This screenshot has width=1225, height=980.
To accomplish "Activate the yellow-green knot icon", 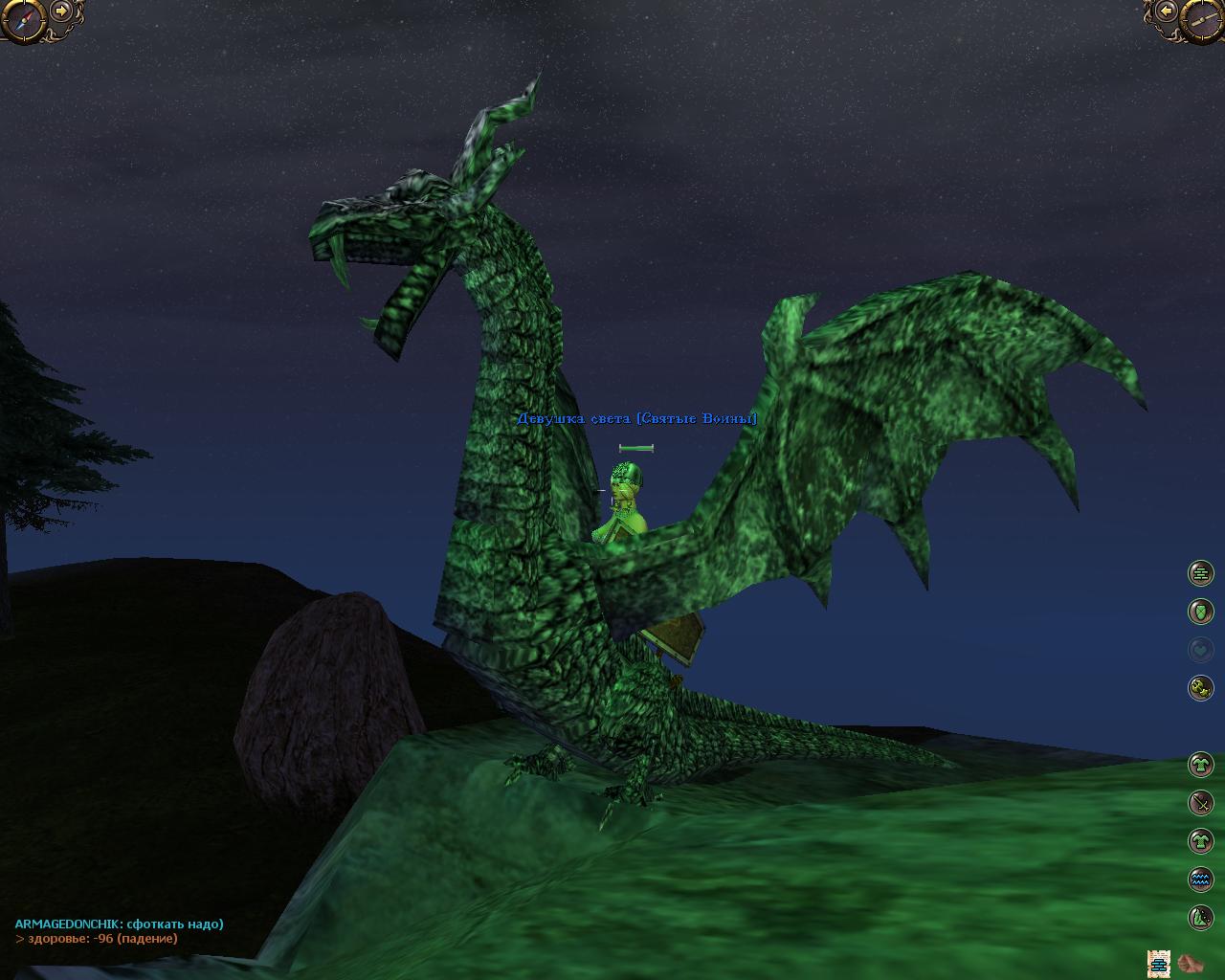I will click(x=1200, y=687).
